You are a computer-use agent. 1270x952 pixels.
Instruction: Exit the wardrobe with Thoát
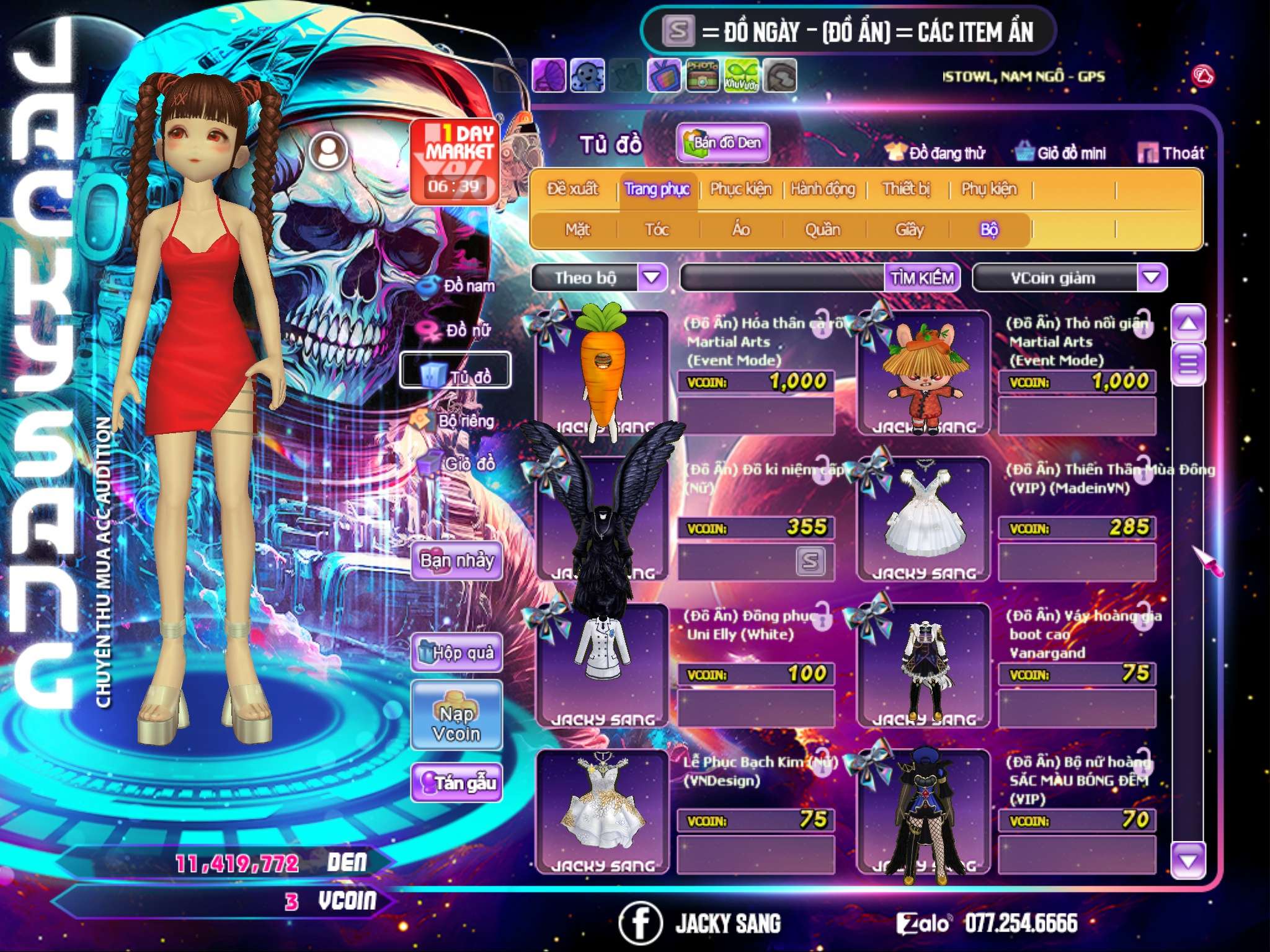(1171, 153)
